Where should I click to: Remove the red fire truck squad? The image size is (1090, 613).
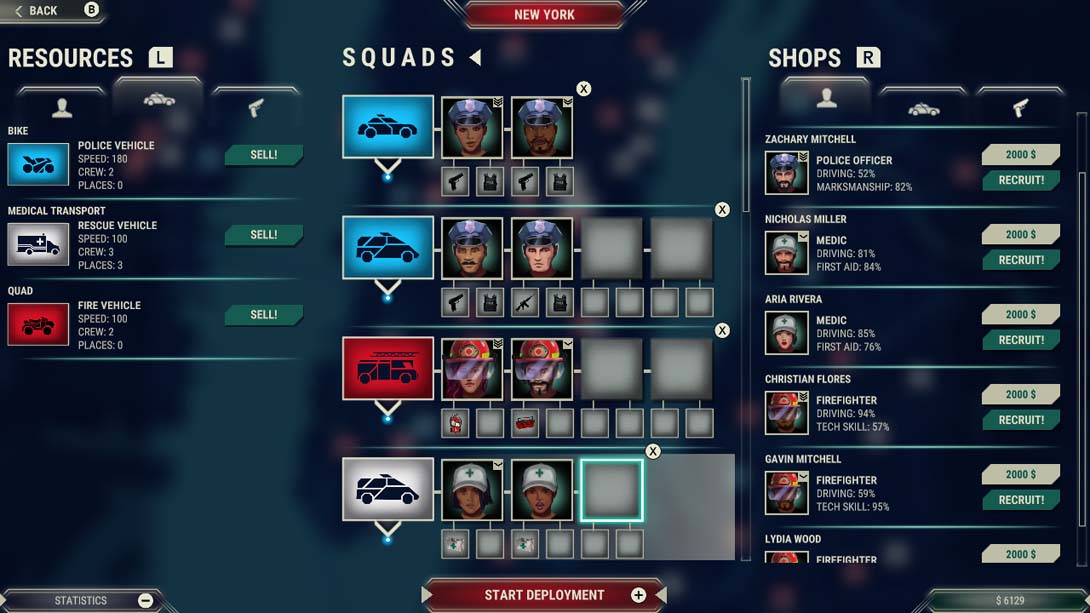[x=722, y=331]
